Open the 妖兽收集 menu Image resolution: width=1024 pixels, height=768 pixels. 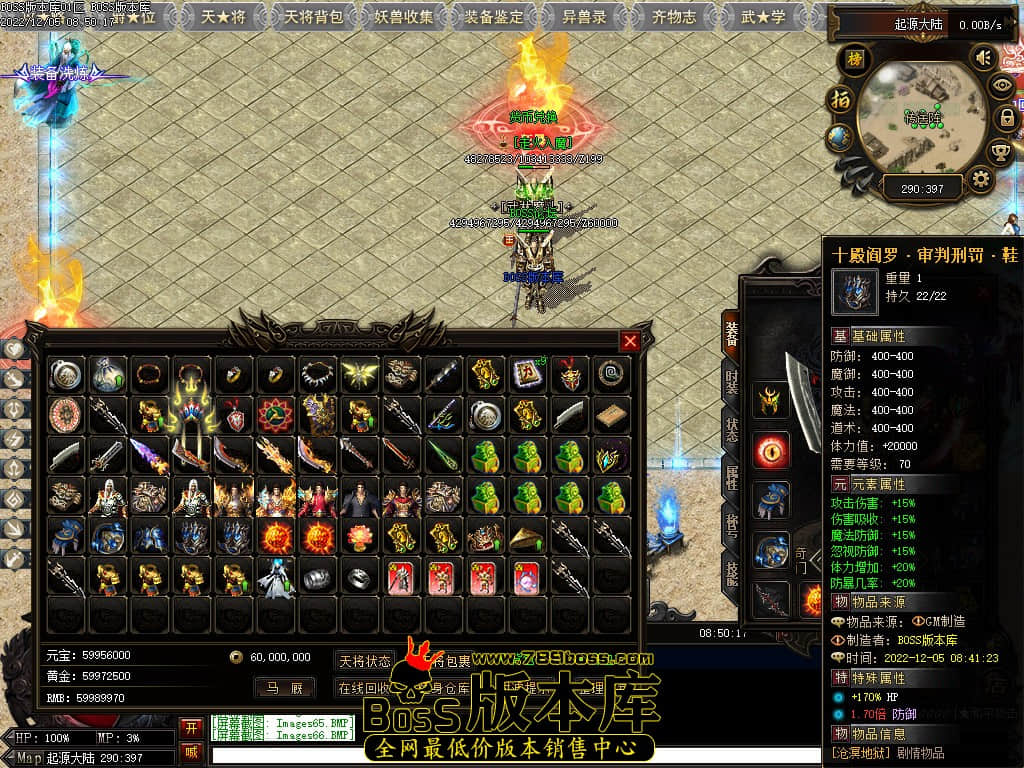coord(405,16)
